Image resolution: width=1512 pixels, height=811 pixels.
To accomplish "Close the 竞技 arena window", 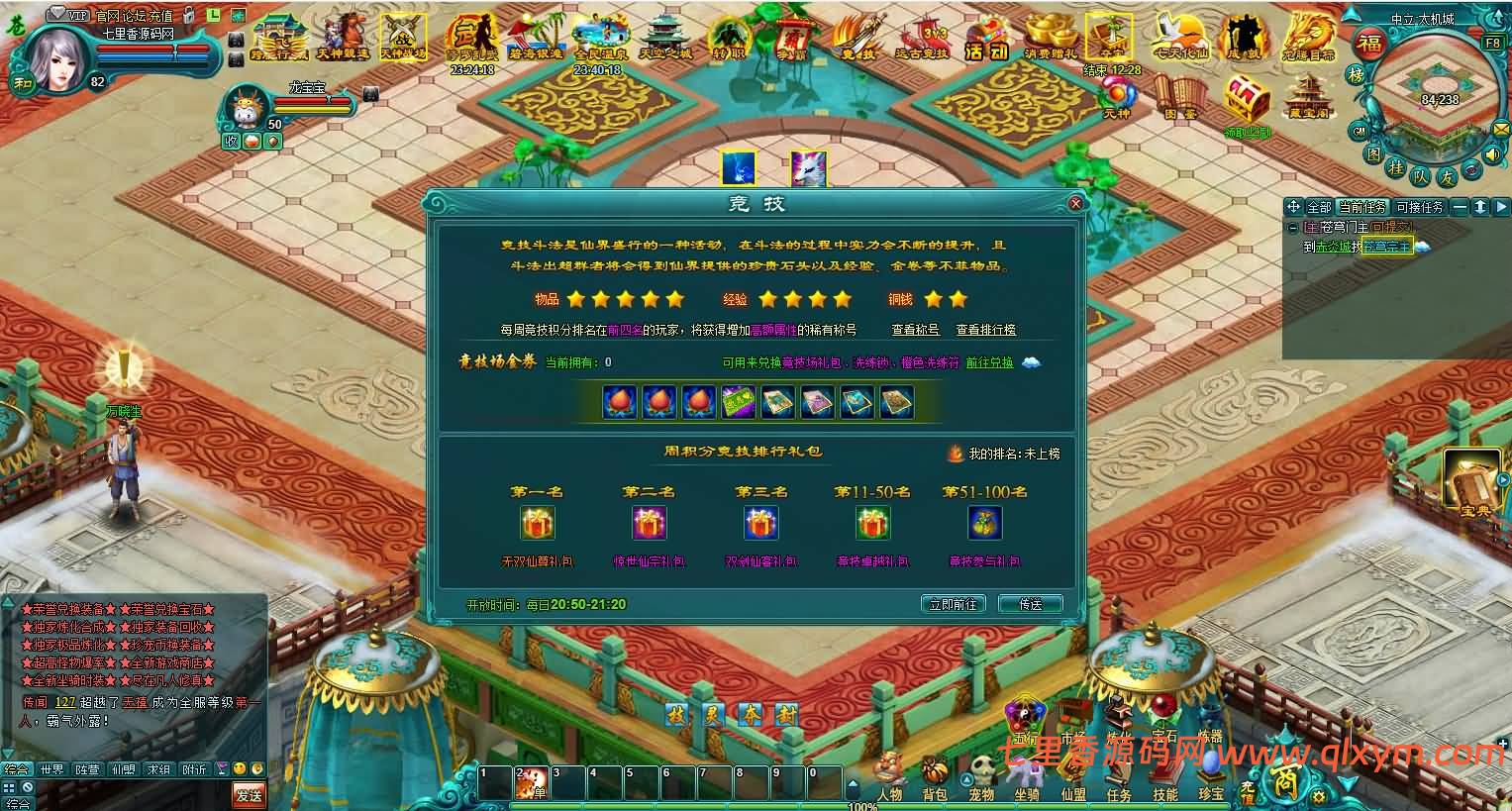I will [x=1075, y=203].
